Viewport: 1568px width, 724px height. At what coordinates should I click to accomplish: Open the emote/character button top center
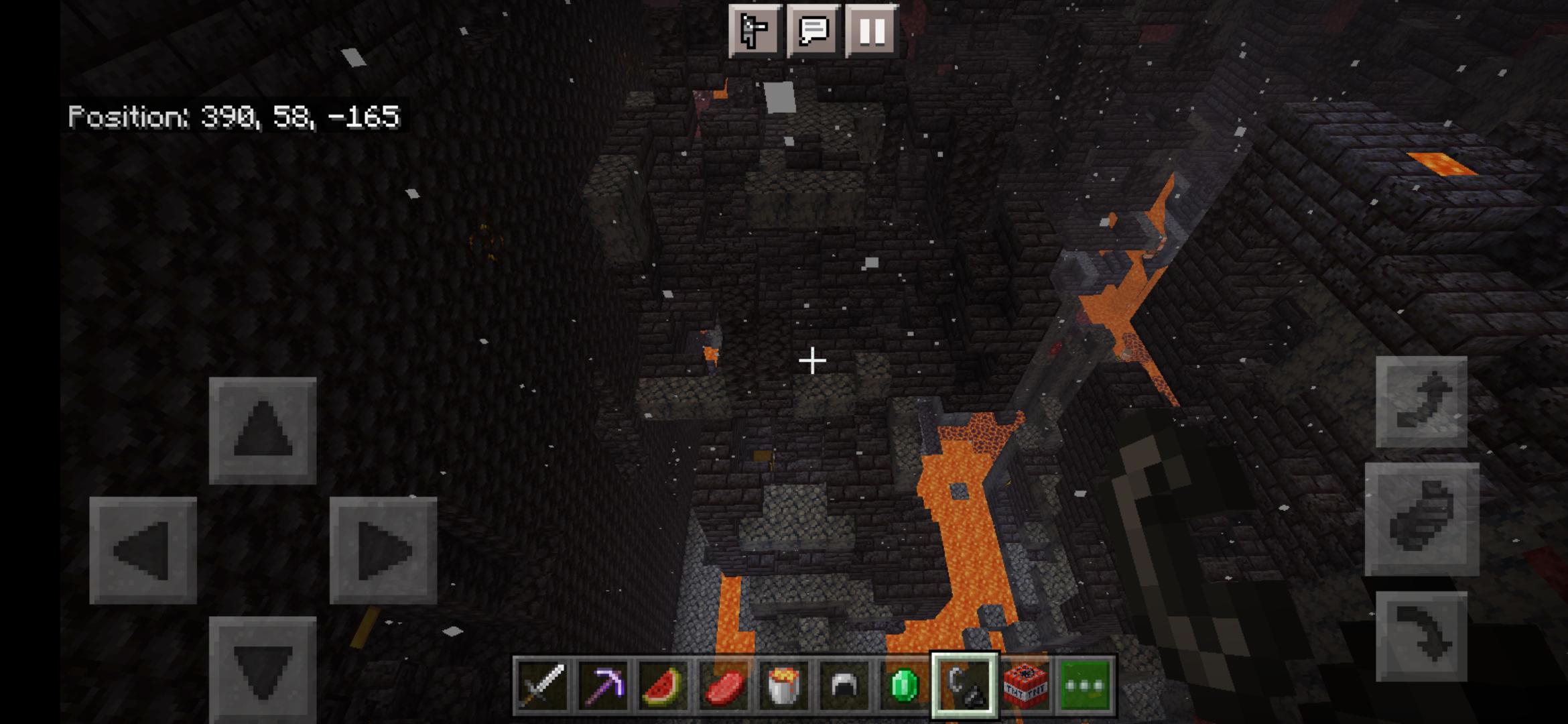tap(757, 30)
